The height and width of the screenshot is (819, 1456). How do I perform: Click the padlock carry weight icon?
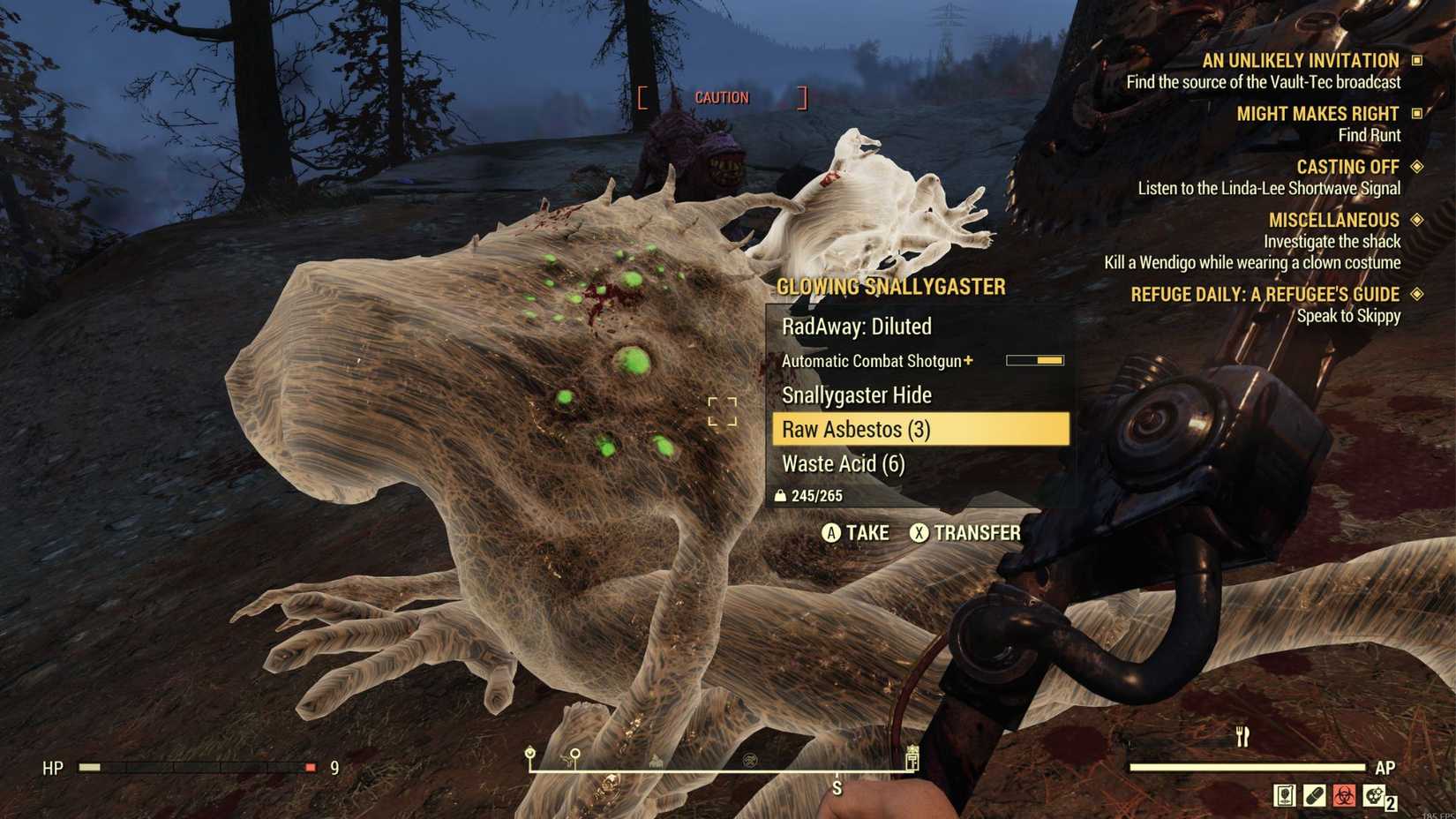[x=780, y=495]
